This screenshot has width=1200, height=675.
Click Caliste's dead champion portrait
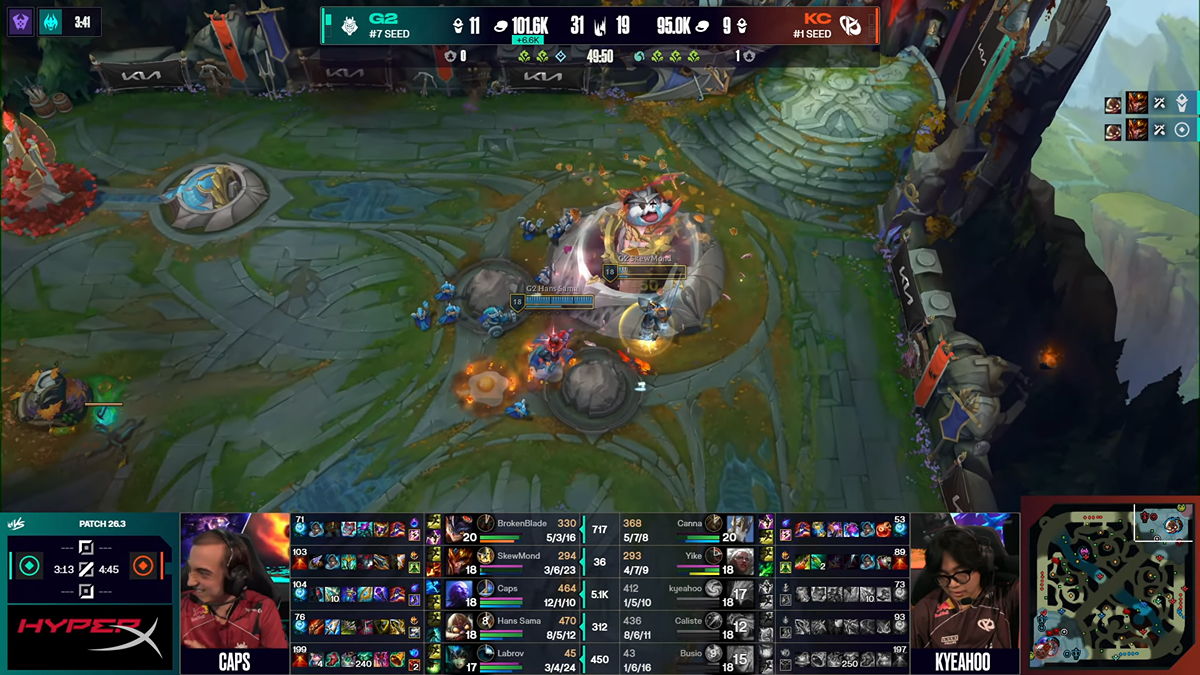coord(740,626)
